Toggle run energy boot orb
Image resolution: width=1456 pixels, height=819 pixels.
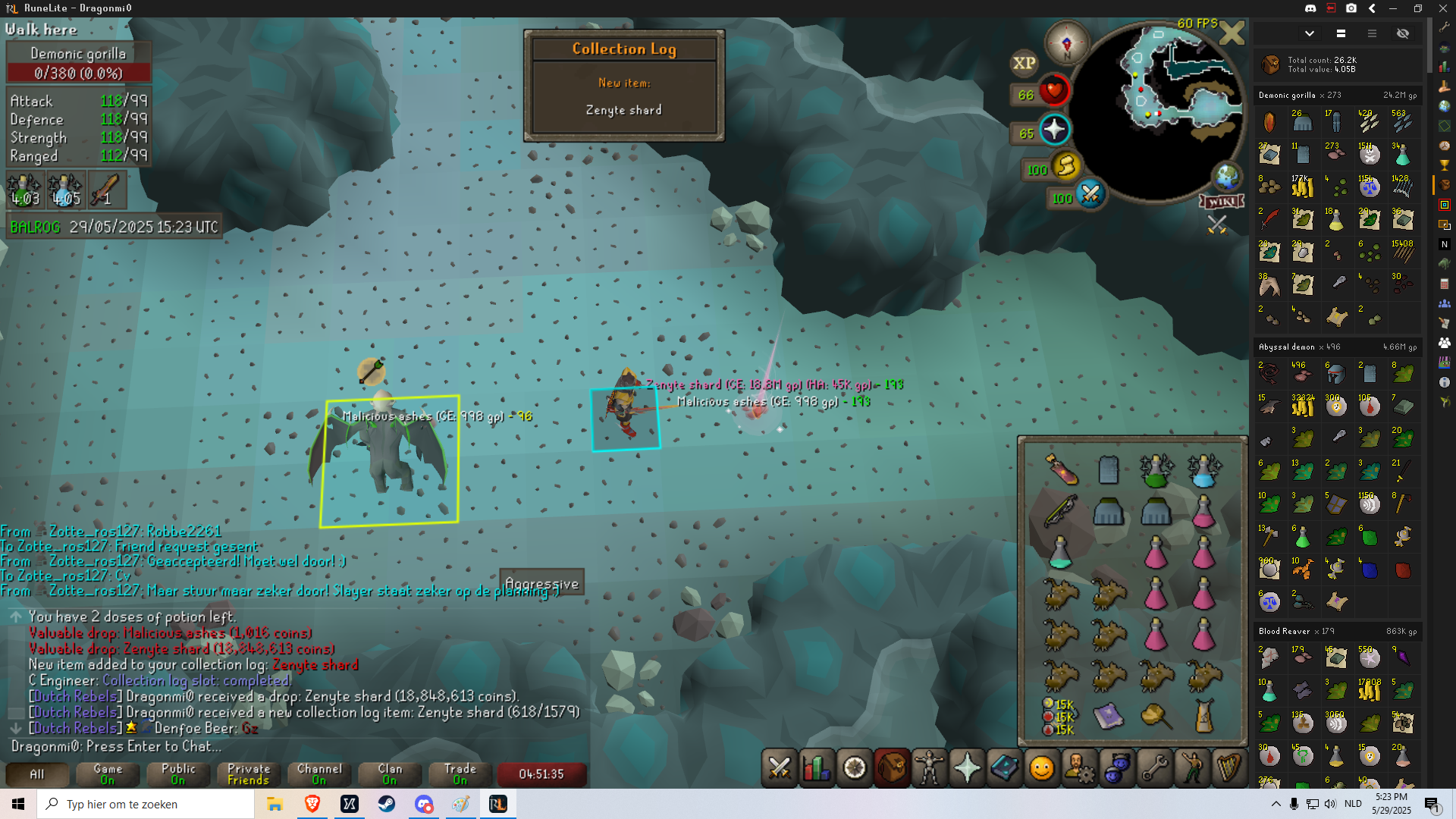pyautogui.click(x=1066, y=165)
